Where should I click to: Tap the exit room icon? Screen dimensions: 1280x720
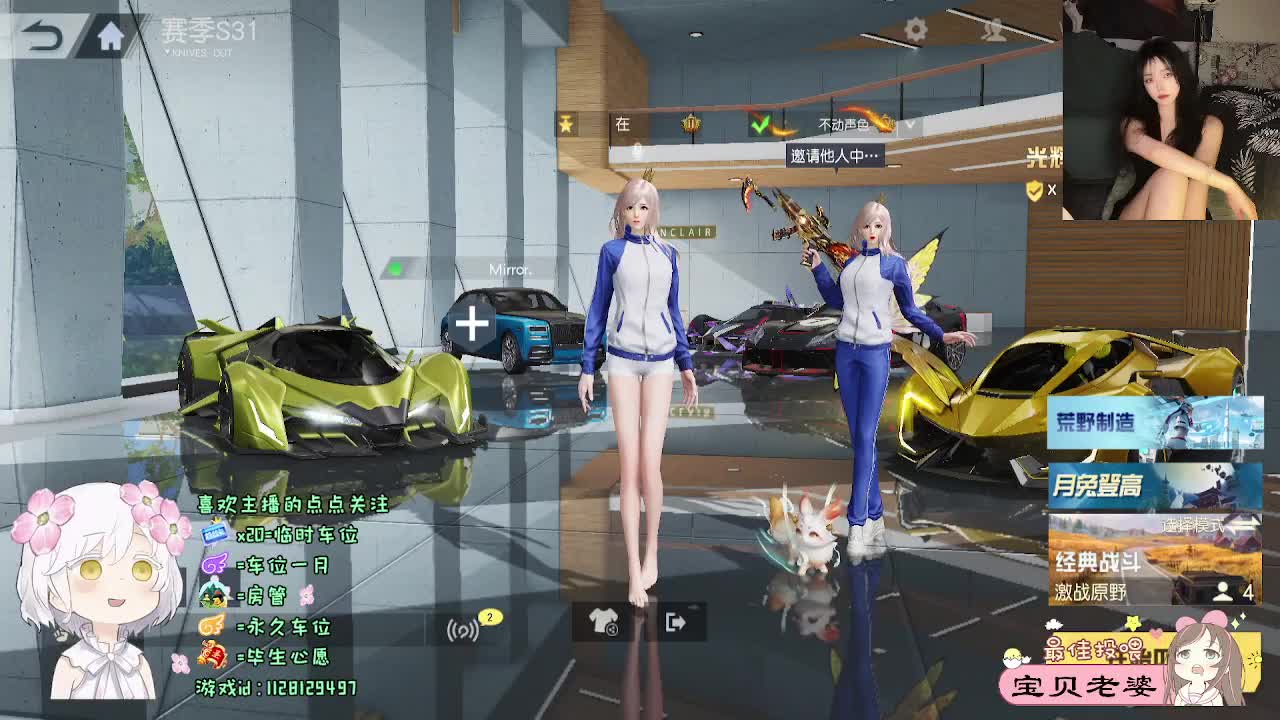(x=674, y=622)
